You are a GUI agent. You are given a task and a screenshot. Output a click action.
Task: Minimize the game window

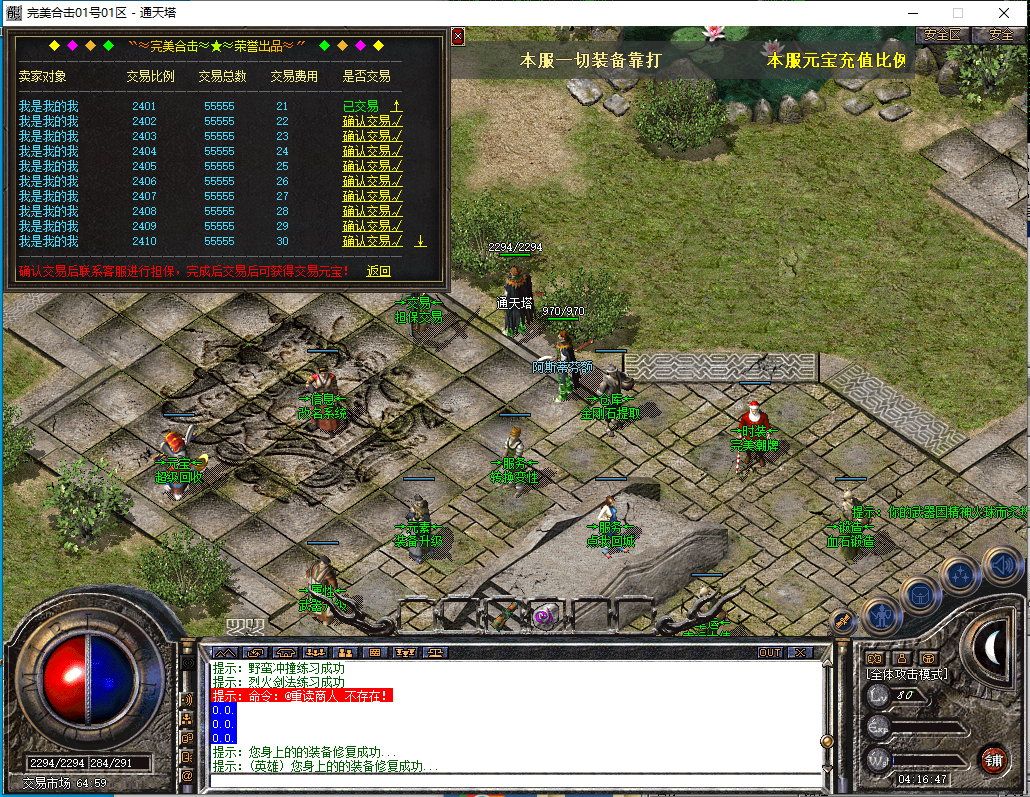(x=912, y=13)
